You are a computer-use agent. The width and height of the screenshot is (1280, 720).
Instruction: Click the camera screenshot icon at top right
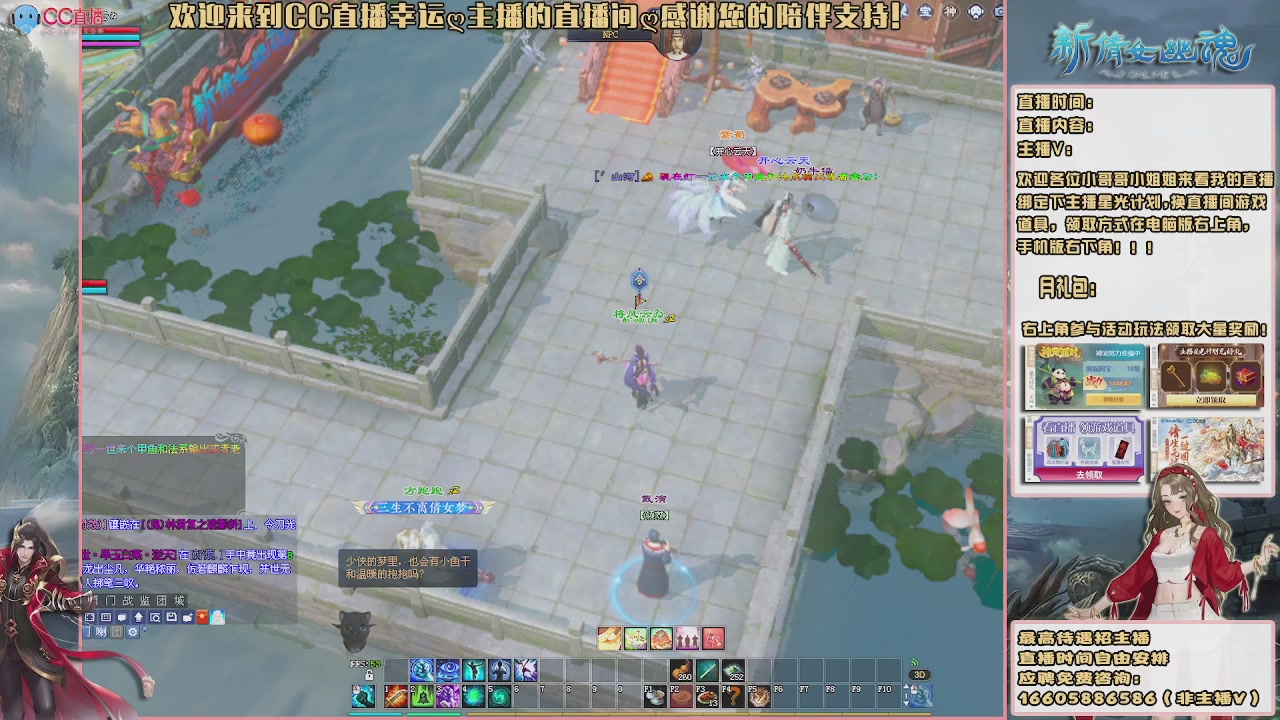coord(999,12)
